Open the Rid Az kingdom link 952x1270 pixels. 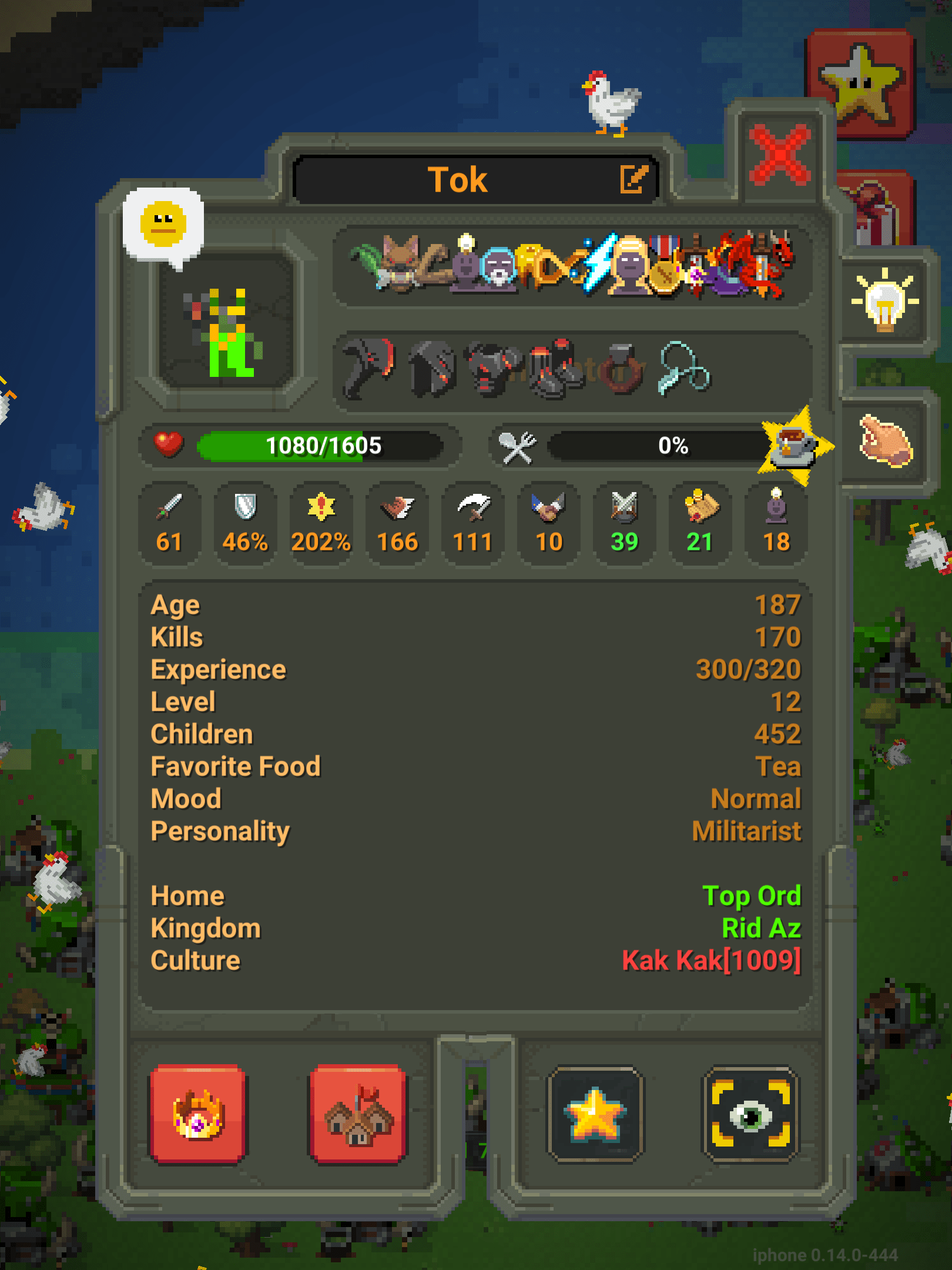(x=761, y=928)
